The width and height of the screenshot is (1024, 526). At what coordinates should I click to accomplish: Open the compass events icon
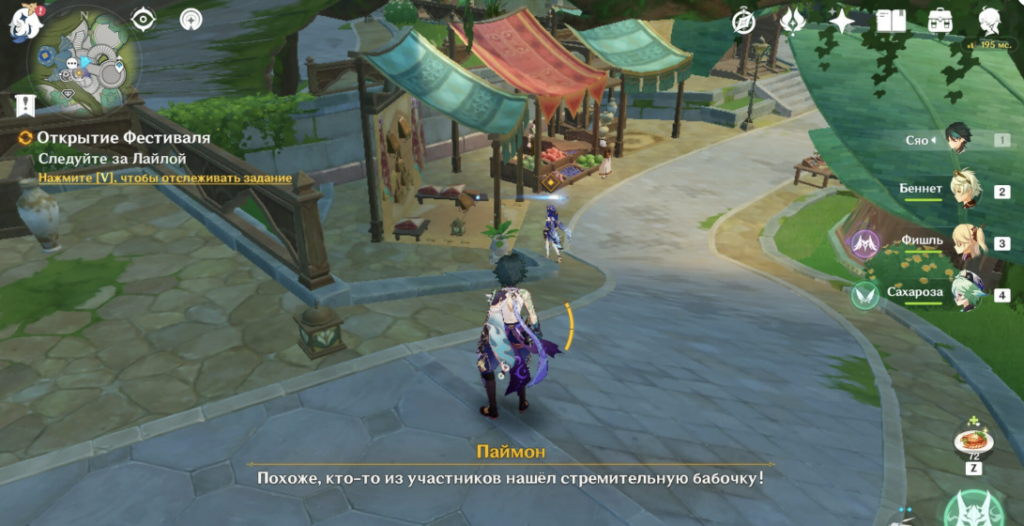[744, 21]
